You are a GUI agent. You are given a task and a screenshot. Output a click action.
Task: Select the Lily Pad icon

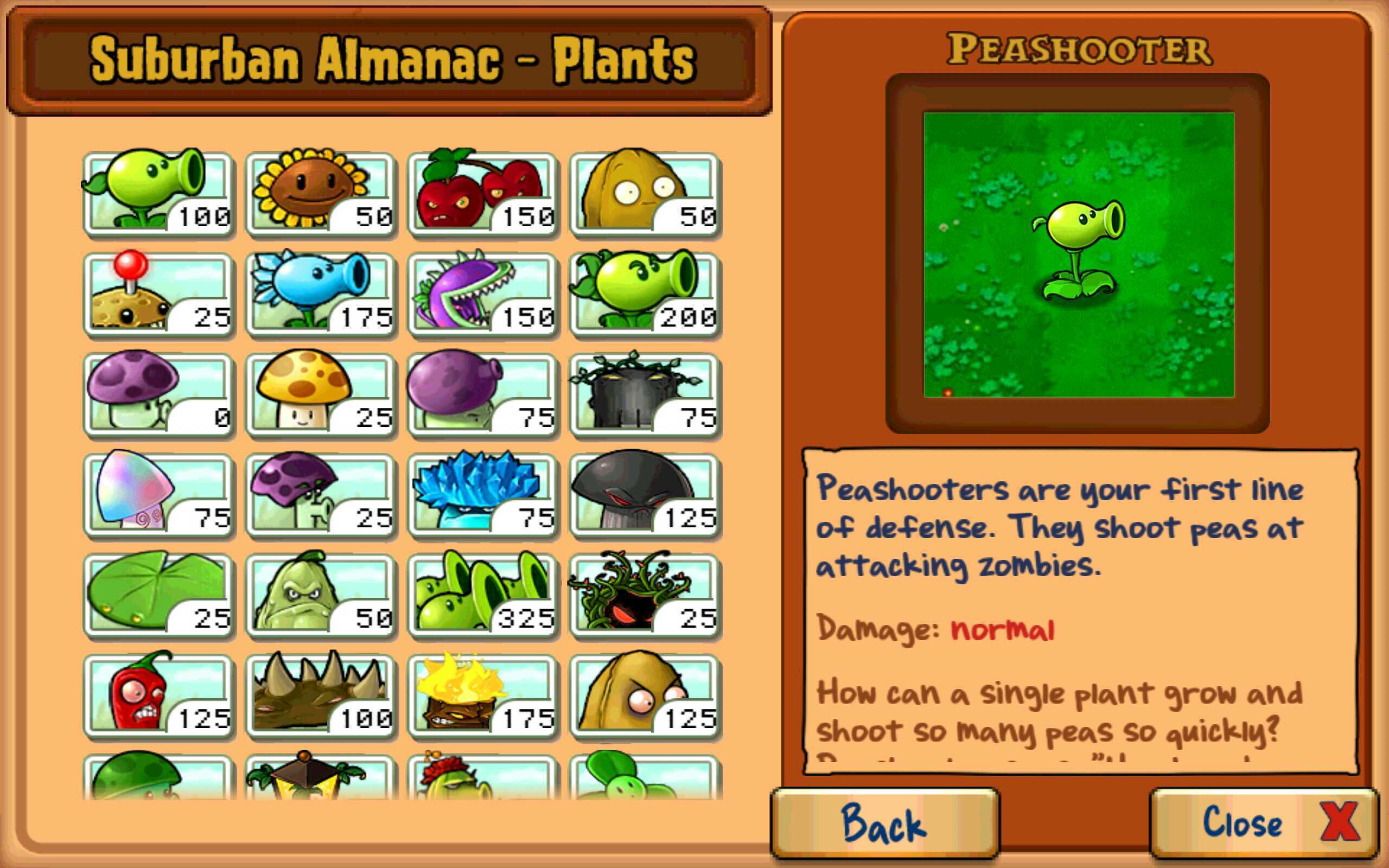[158, 597]
